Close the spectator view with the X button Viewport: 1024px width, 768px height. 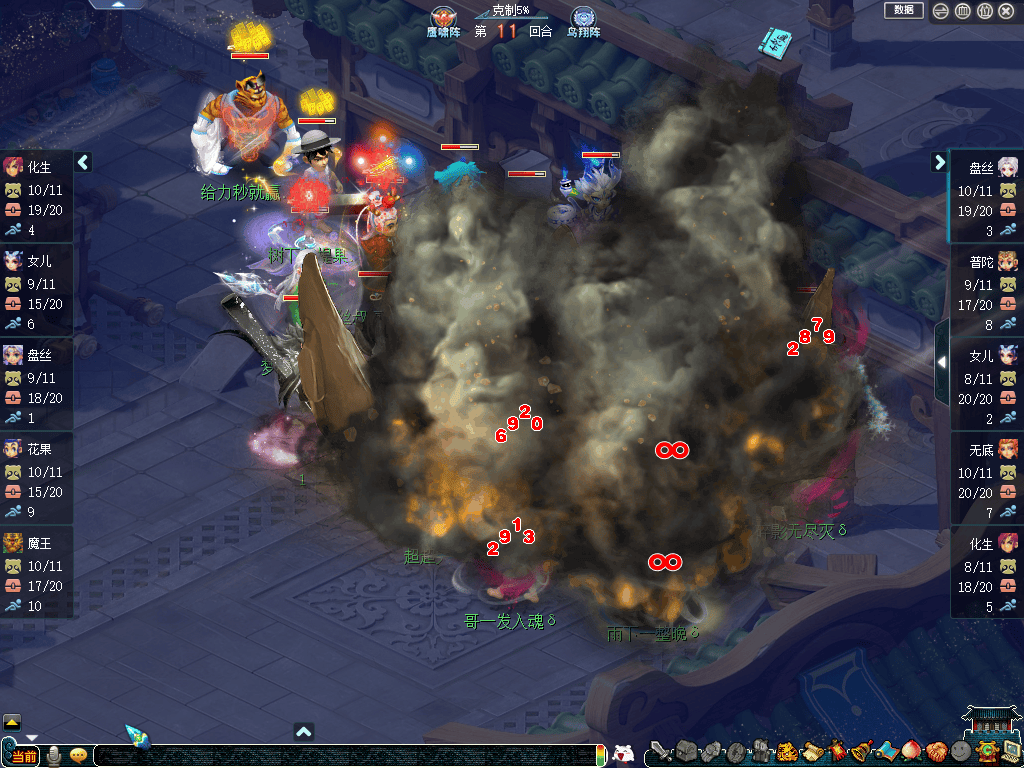(1005, 11)
